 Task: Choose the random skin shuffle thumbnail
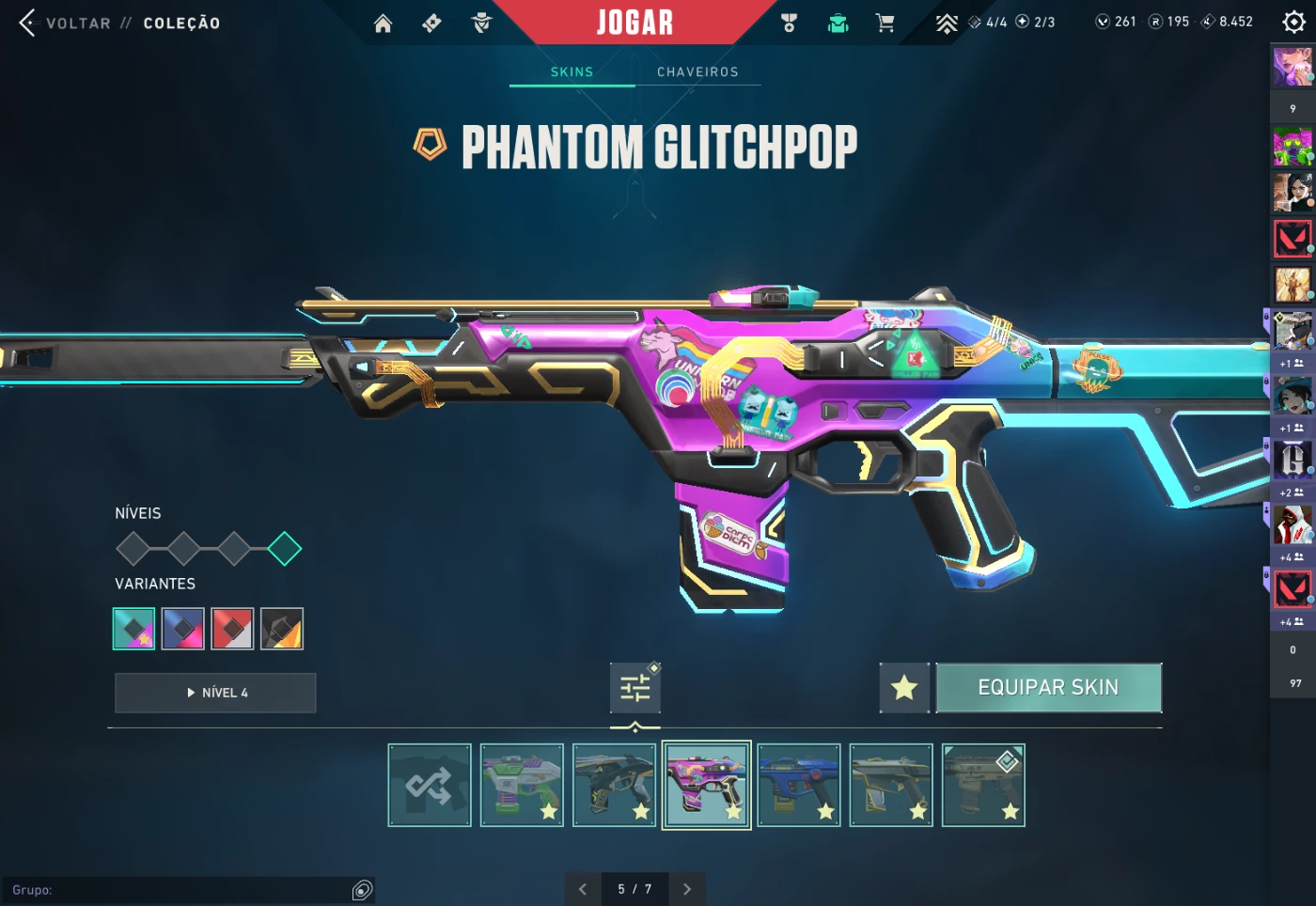pyautogui.click(x=430, y=786)
